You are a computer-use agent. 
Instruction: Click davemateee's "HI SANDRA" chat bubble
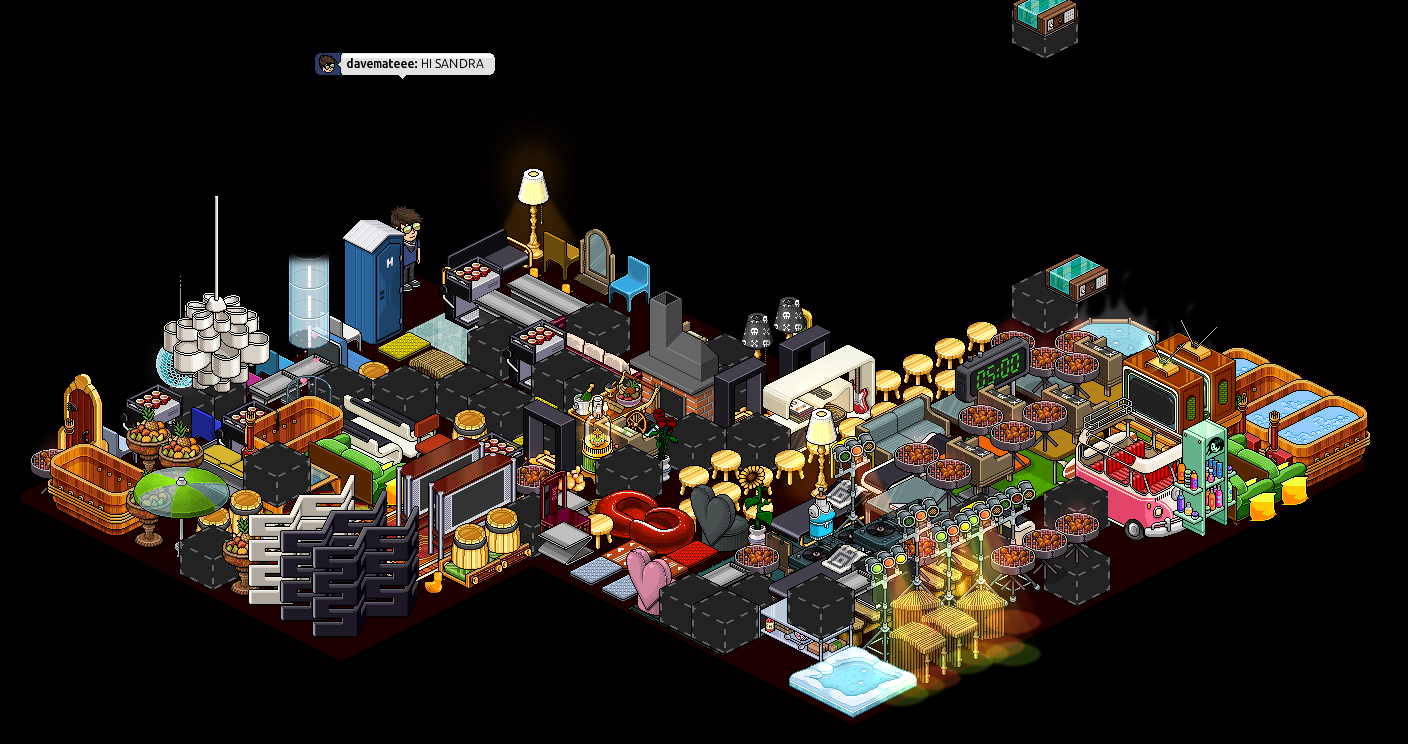[405, 64]
